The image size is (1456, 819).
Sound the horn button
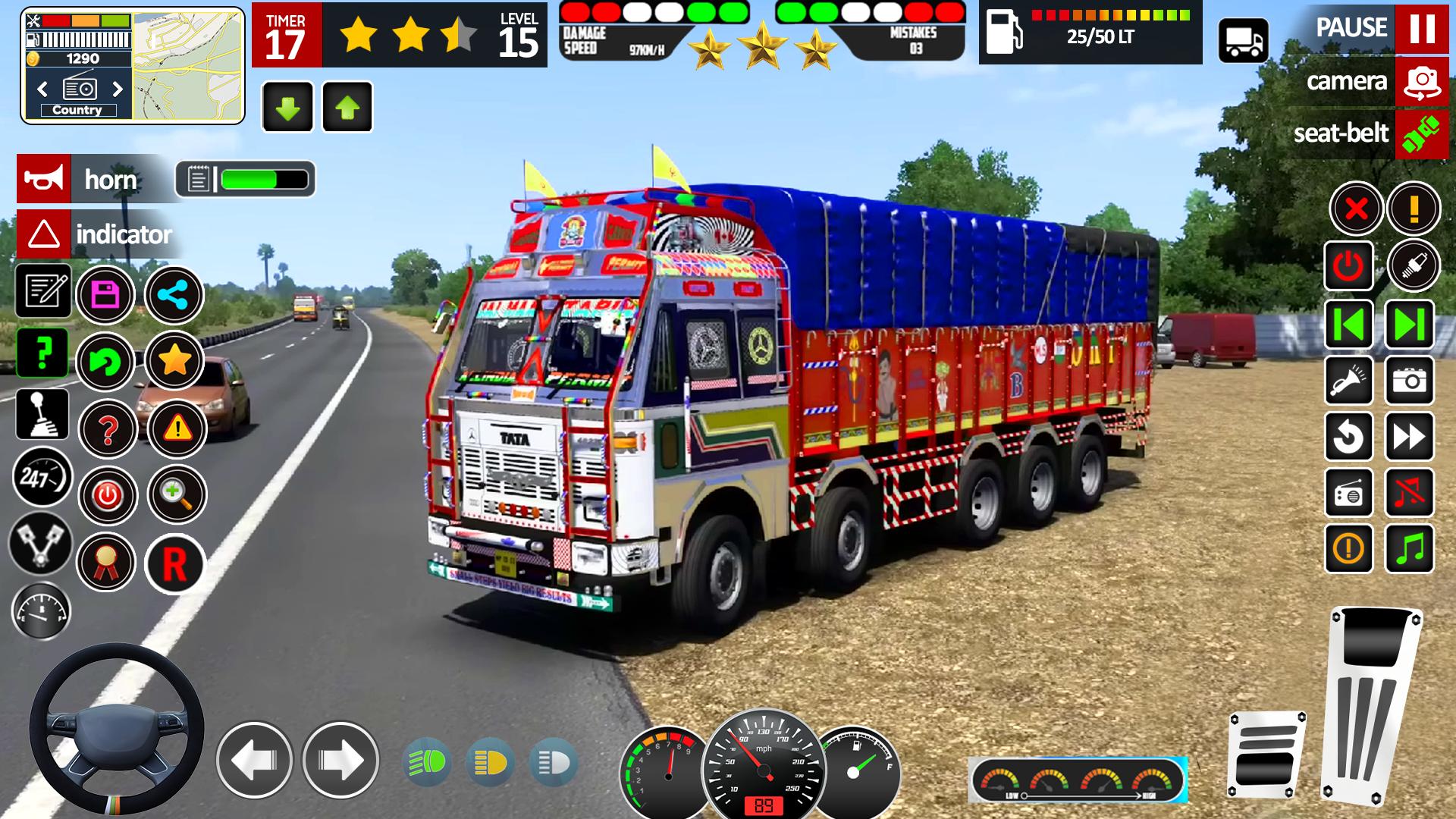click(x=44, y=179)
